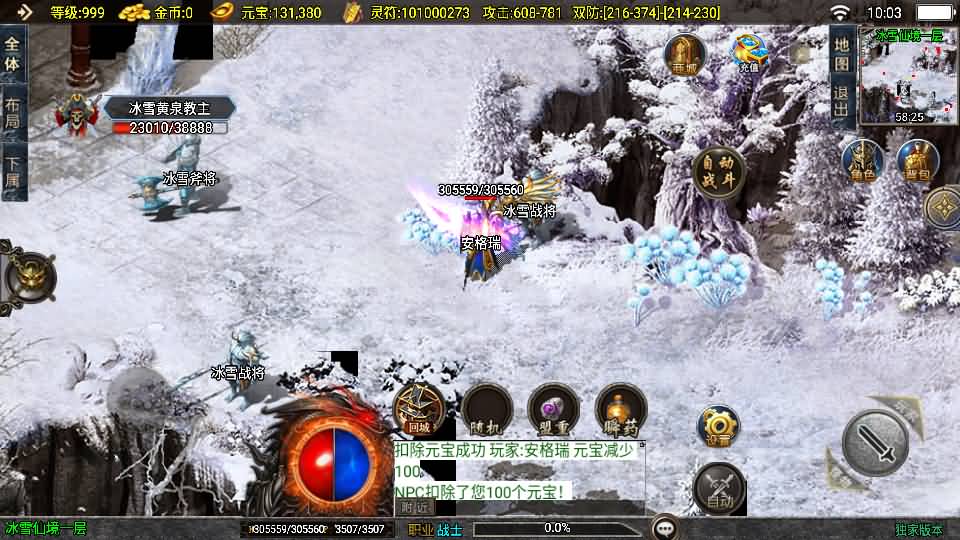Open the 背包 bag icon
The width and height of the screenshot is (960, 540).
[916, 161]
